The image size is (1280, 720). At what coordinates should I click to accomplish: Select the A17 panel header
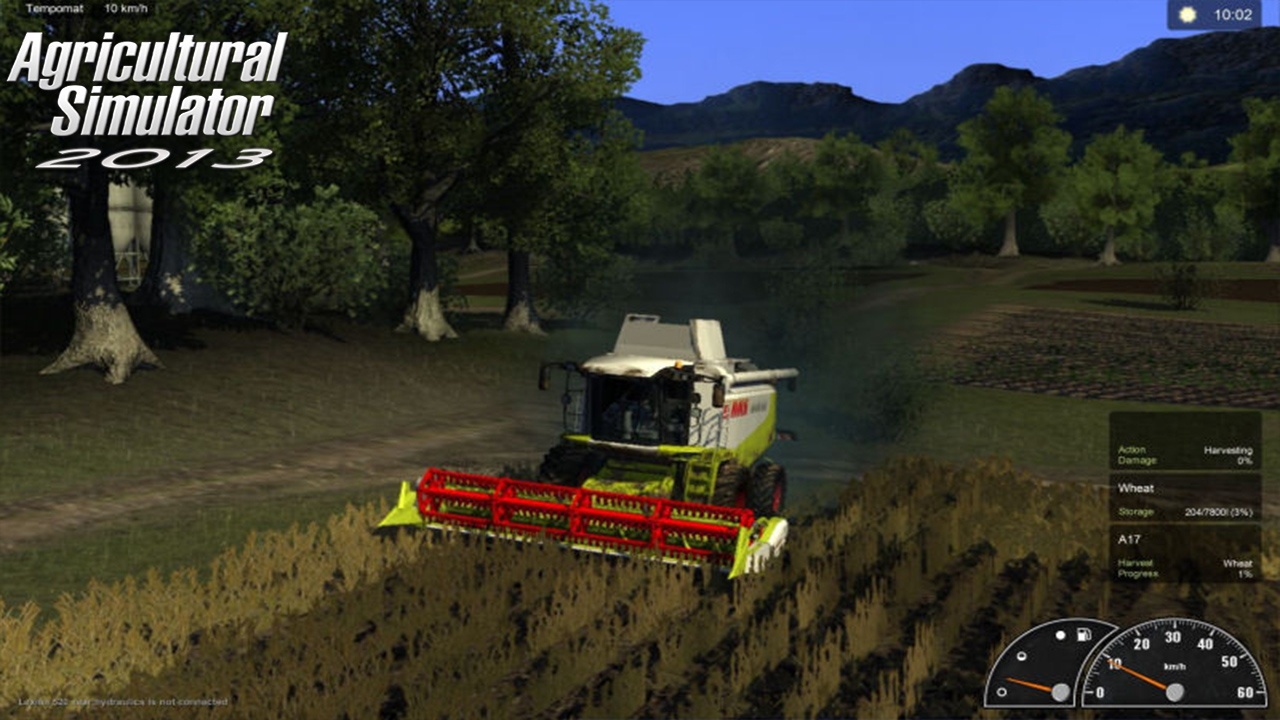click(x=1131, y=537)
